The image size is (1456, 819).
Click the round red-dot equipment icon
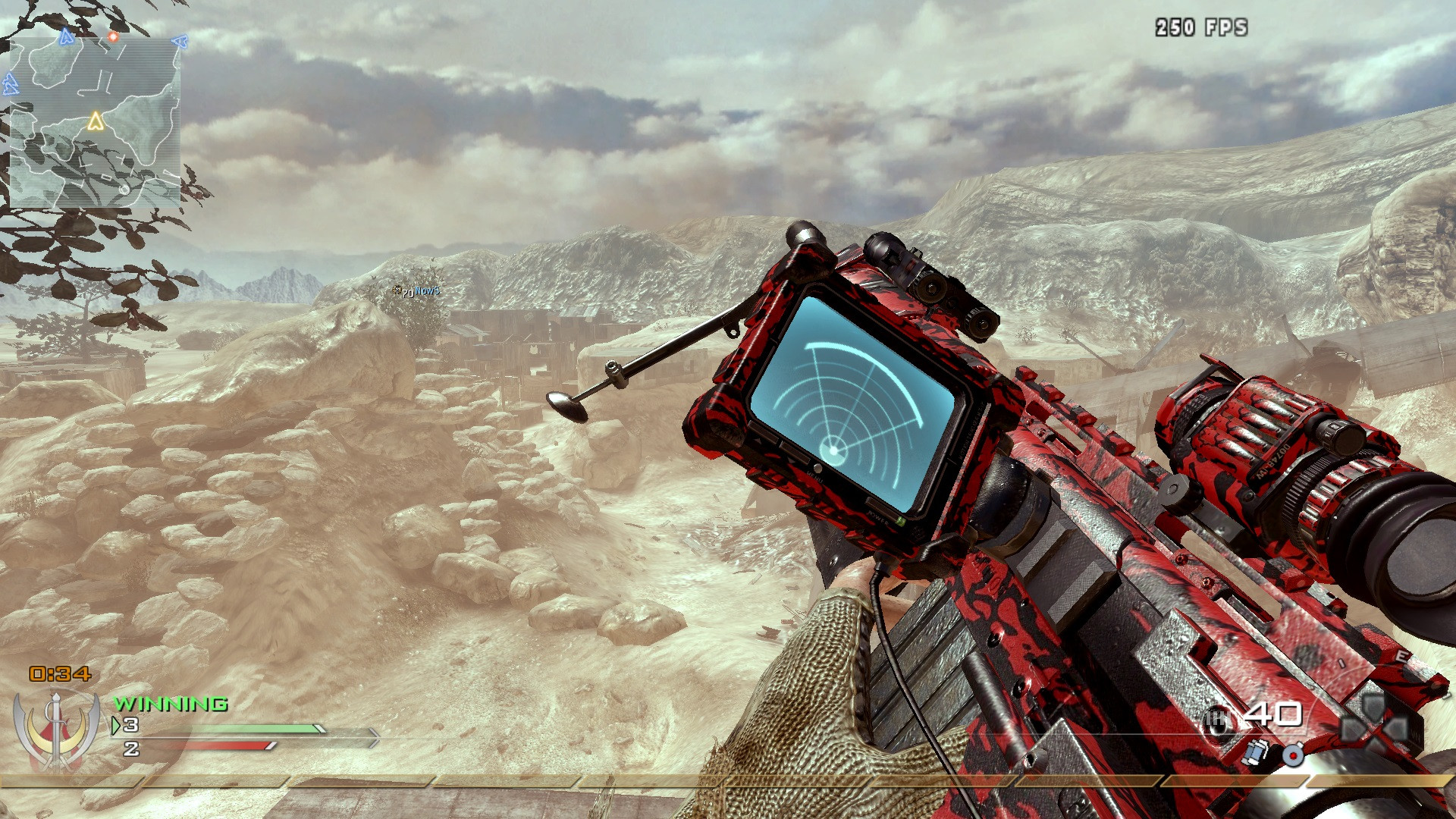coord(1293,754)
